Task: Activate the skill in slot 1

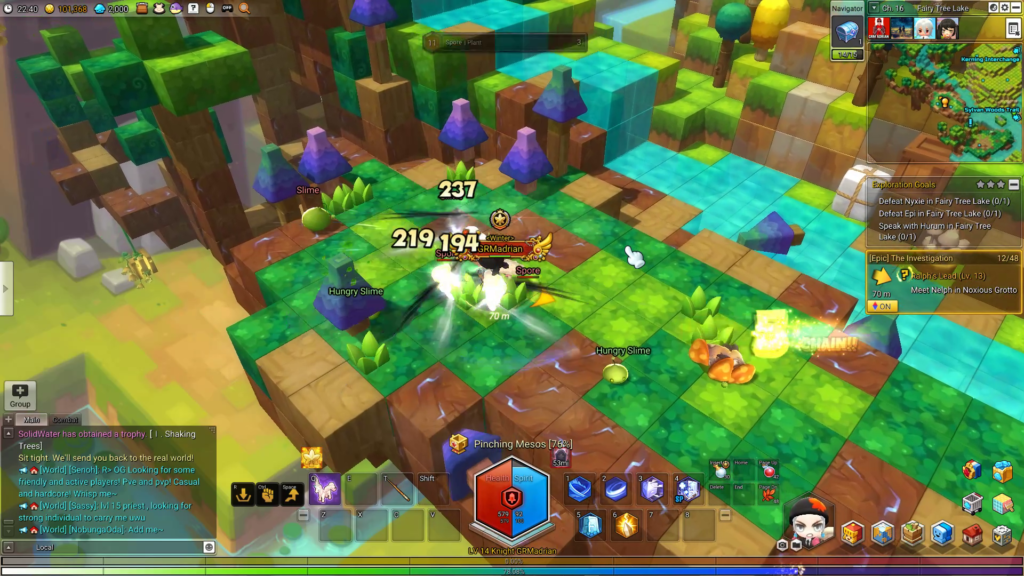Action: [580, 488]
